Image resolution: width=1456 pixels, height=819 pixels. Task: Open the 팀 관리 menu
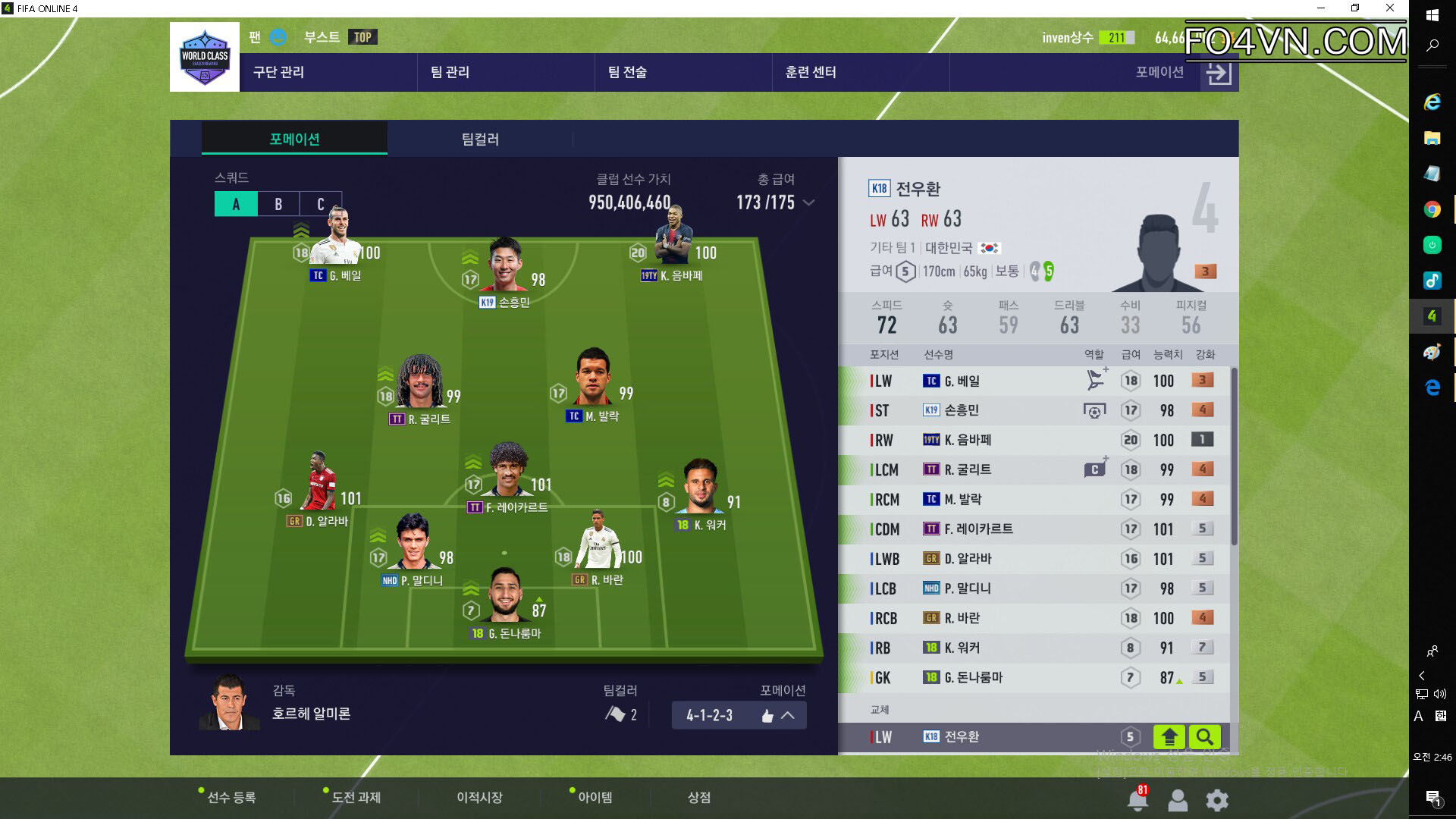[450, 72]
